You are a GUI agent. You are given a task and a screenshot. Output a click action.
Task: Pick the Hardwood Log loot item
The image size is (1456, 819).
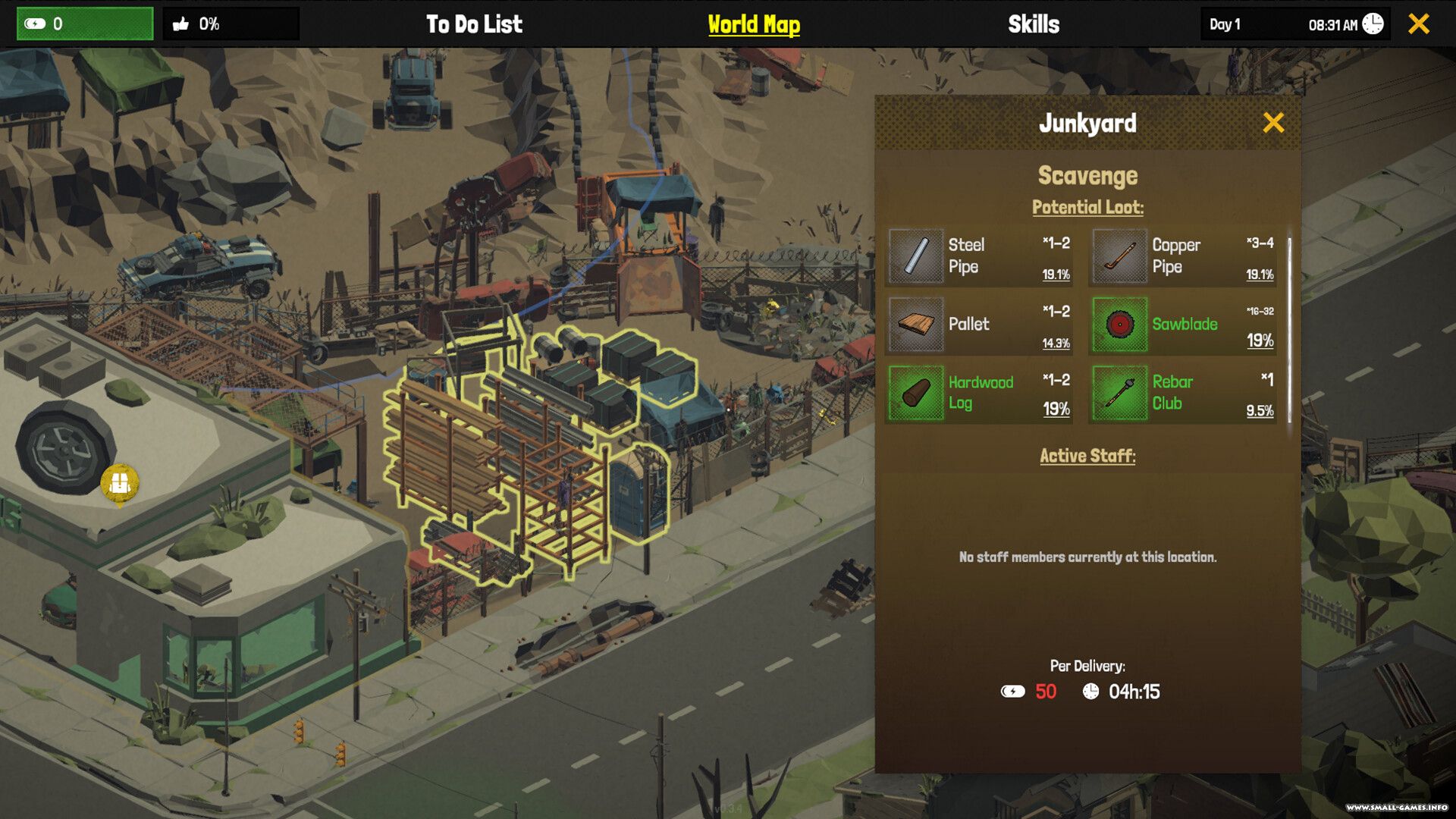pos(979,393)
